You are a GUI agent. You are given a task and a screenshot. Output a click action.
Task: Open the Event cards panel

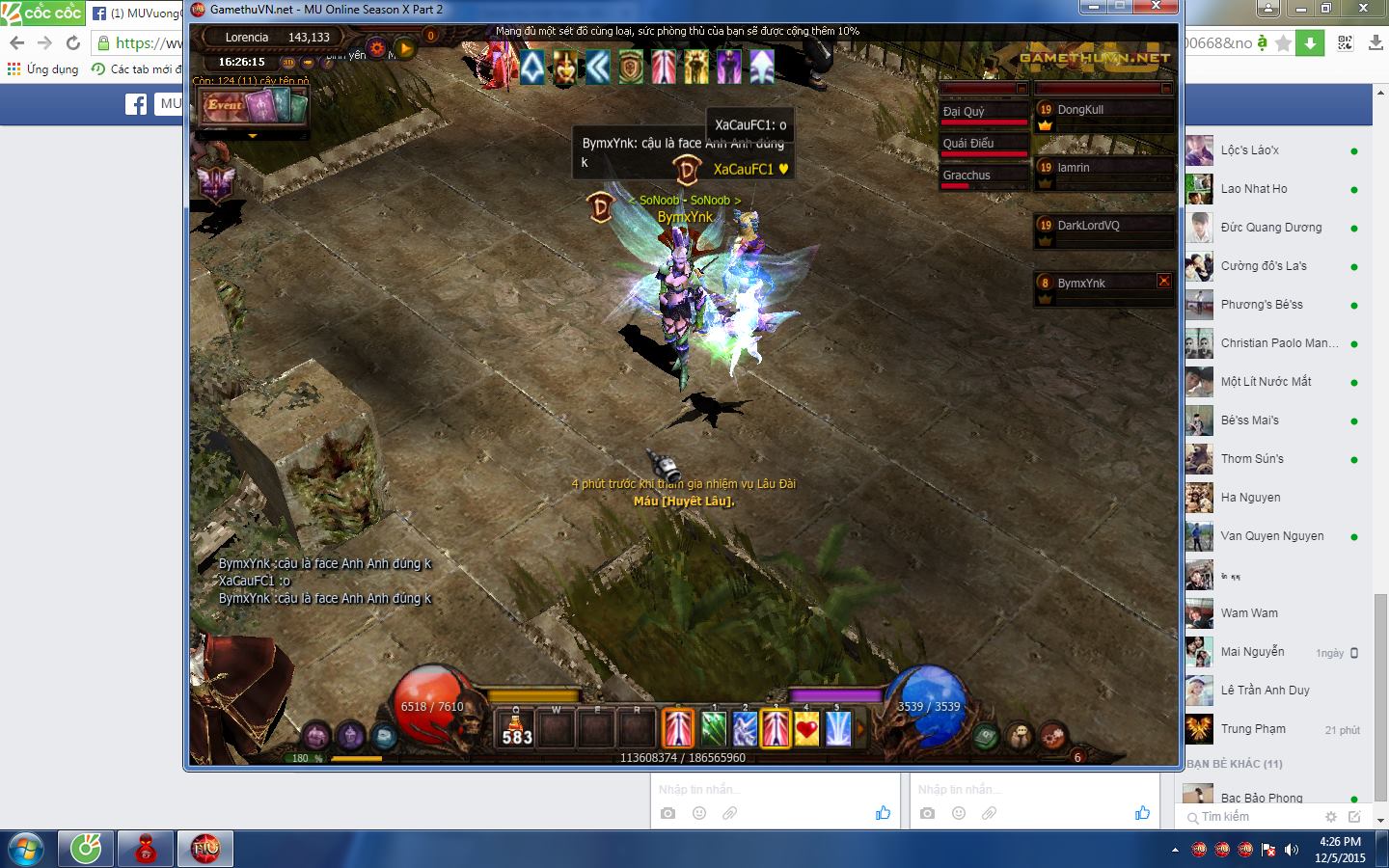[x=253, y=107]
